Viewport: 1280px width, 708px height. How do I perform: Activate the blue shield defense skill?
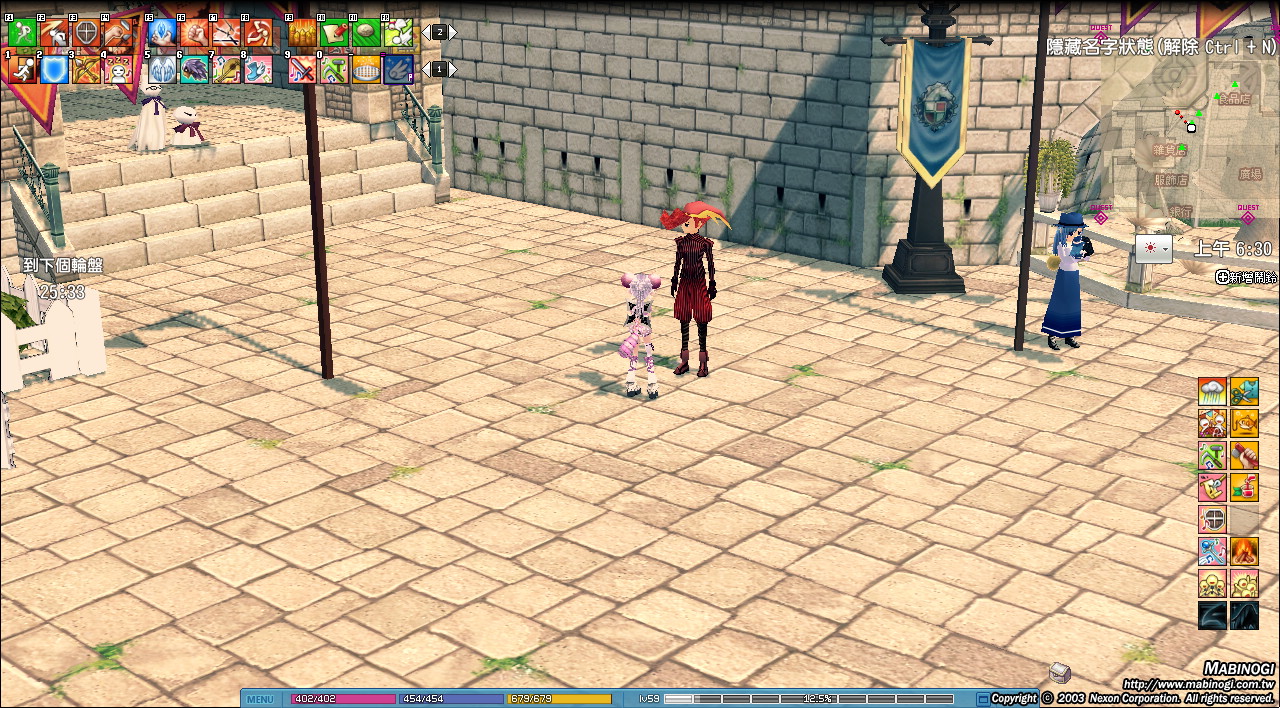tap(54, 69)
